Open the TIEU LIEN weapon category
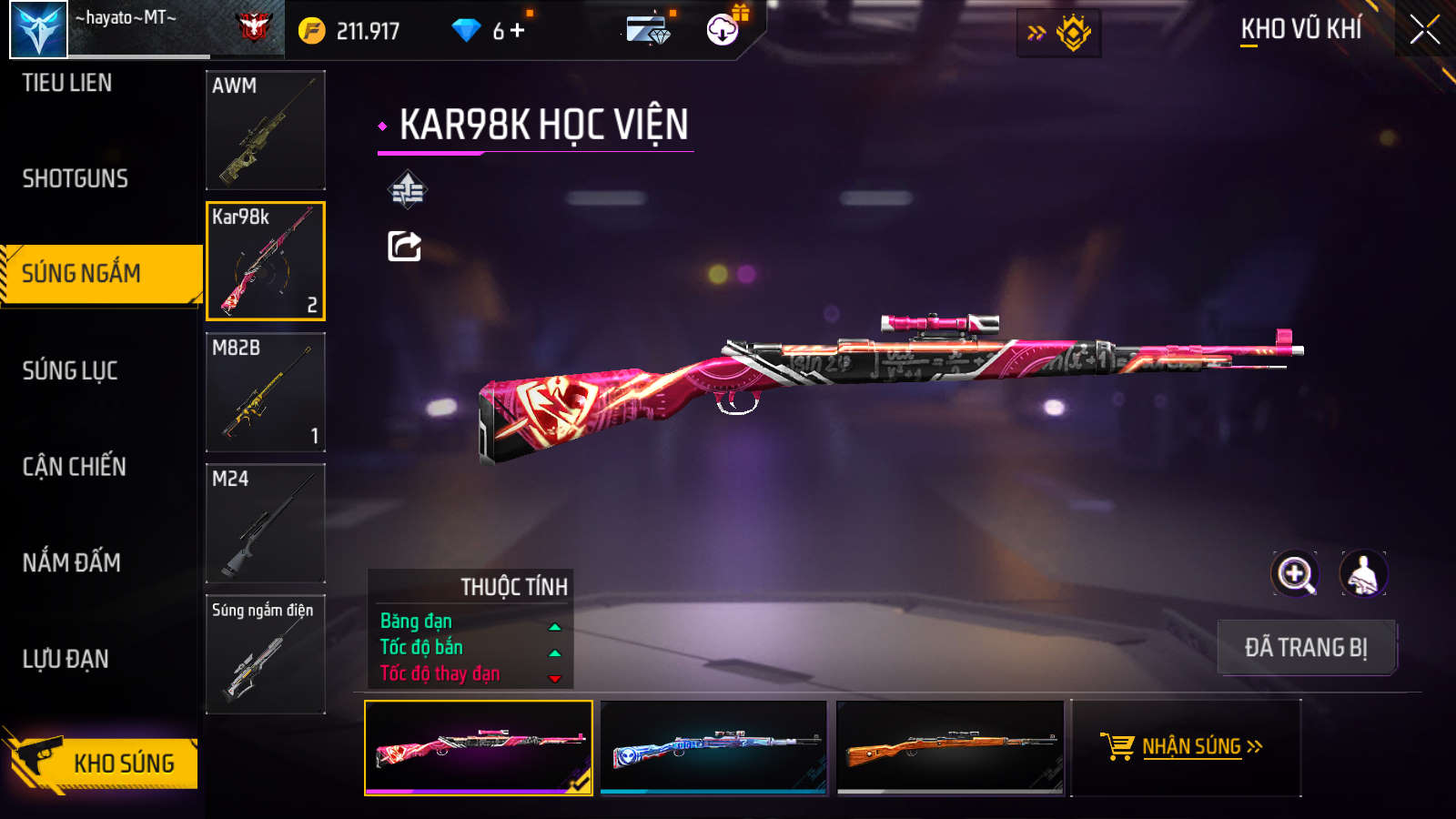1456x819 pixels. [x=67, y=83]
